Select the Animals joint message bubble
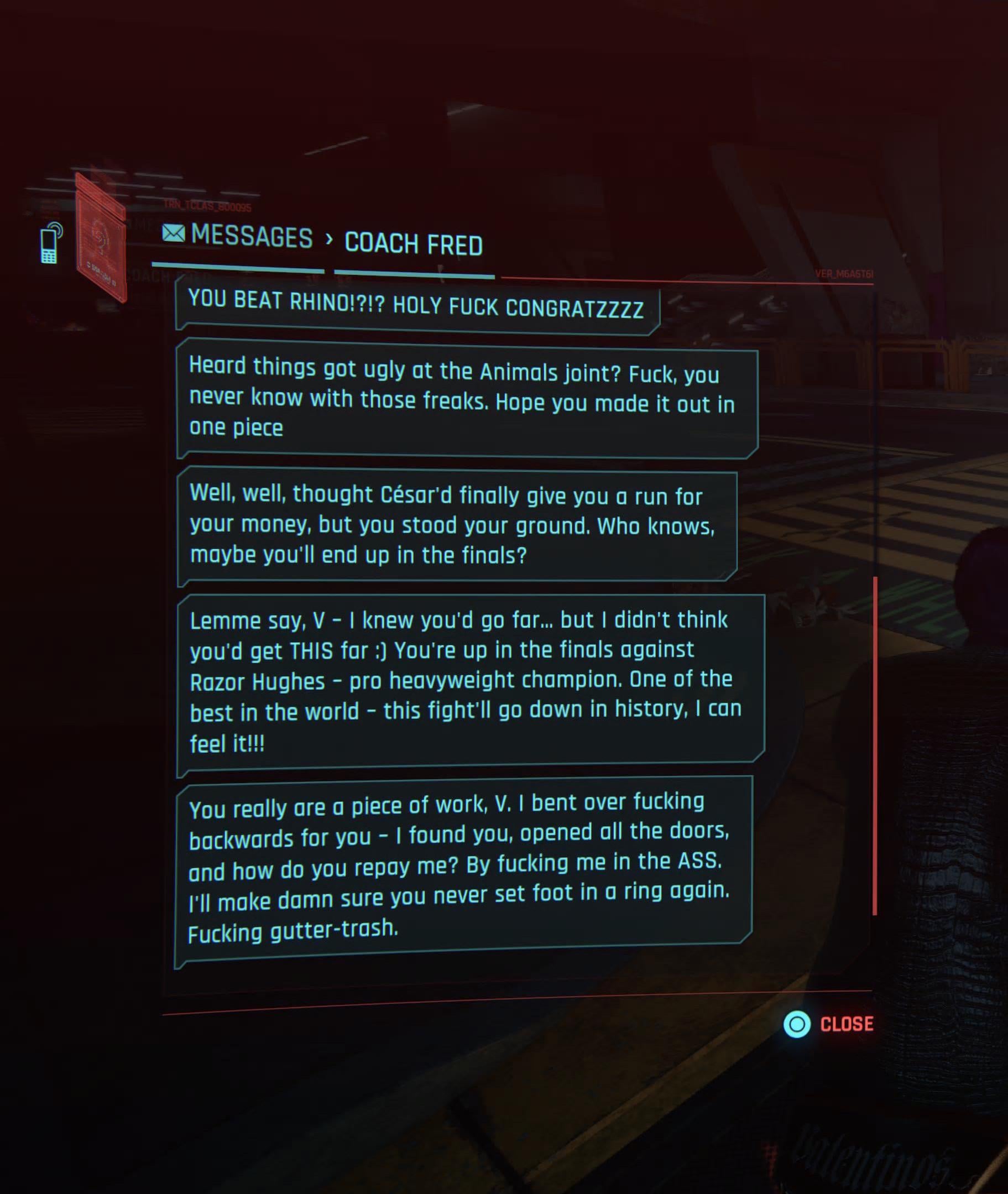 pos(467,399)
